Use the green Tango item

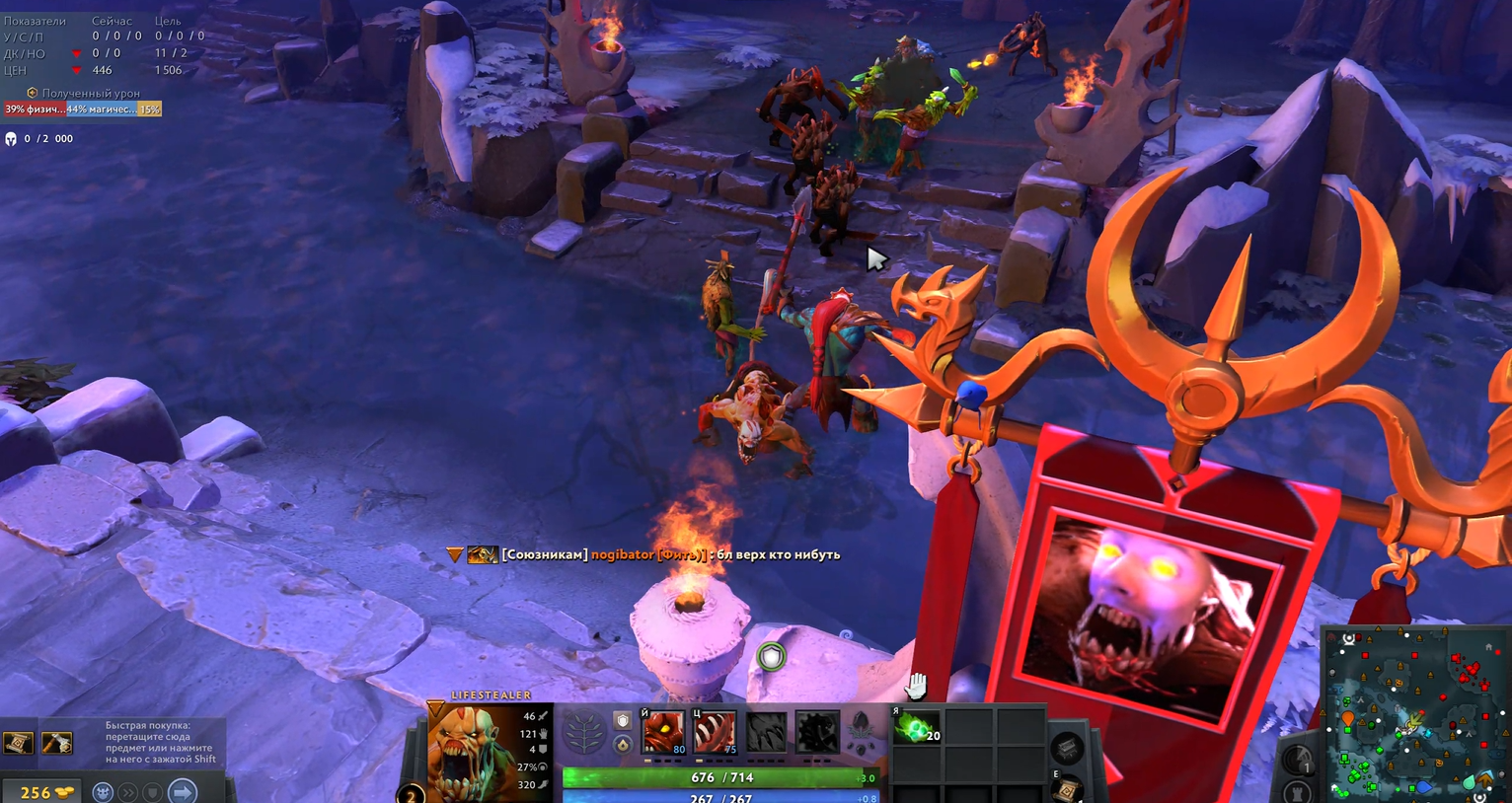point(917,728)
